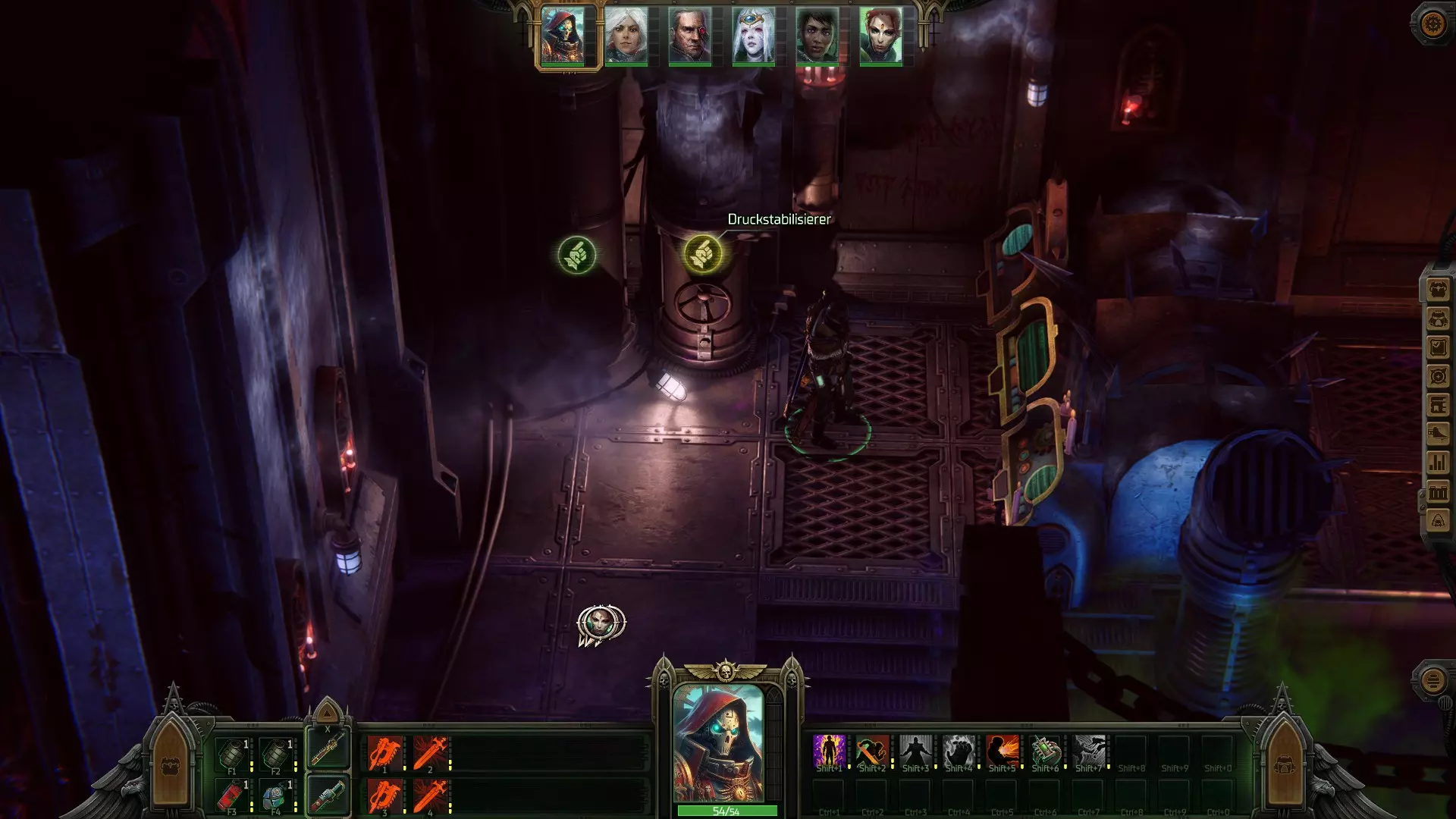Select the dark-haired companion portrait
This screenshot has height=819, width=1456.
click(817, 35)
